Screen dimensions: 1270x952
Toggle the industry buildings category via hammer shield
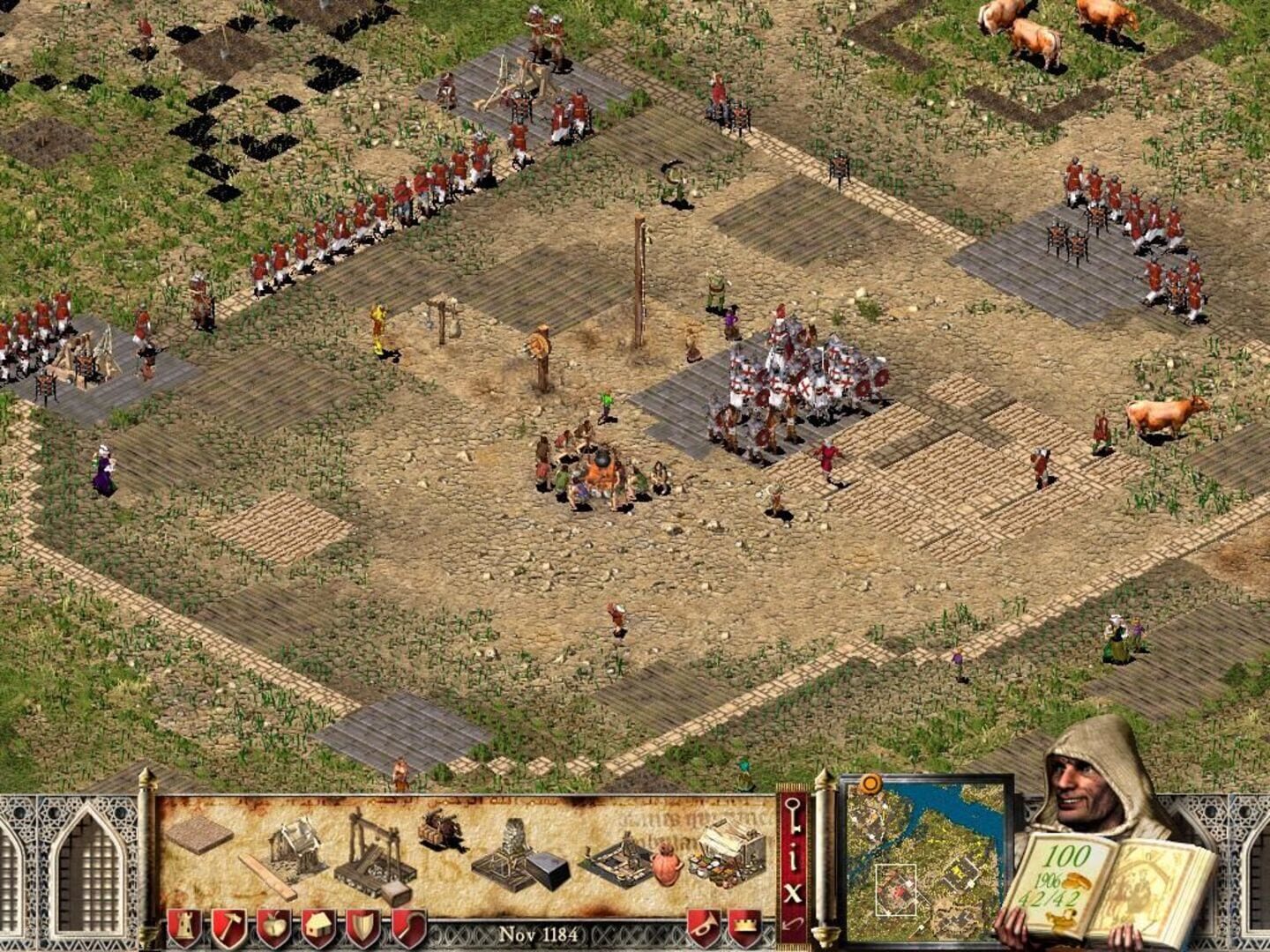tap(230, 927)
